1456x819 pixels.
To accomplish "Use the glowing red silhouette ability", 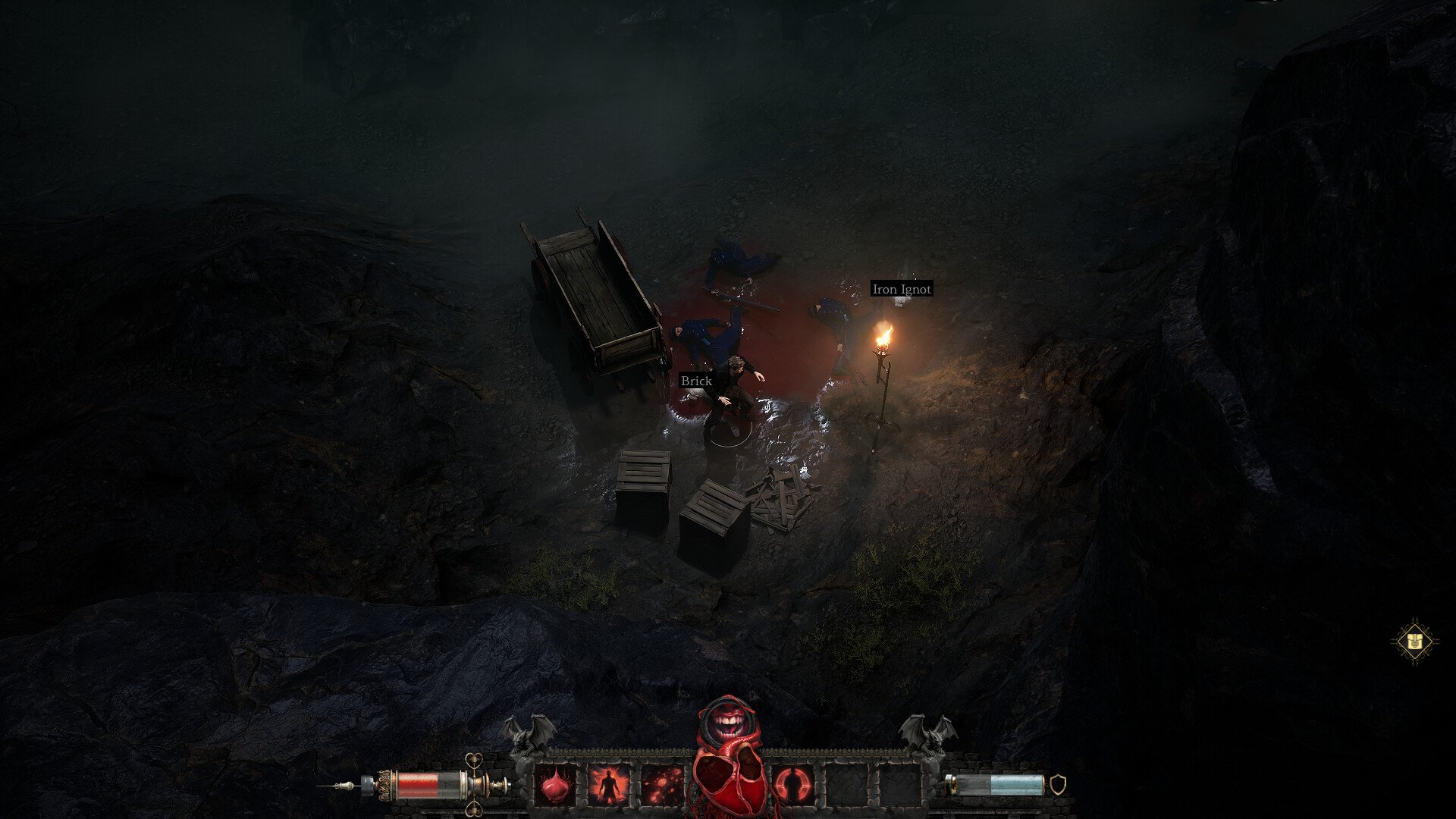I will (x=608, y=785).
